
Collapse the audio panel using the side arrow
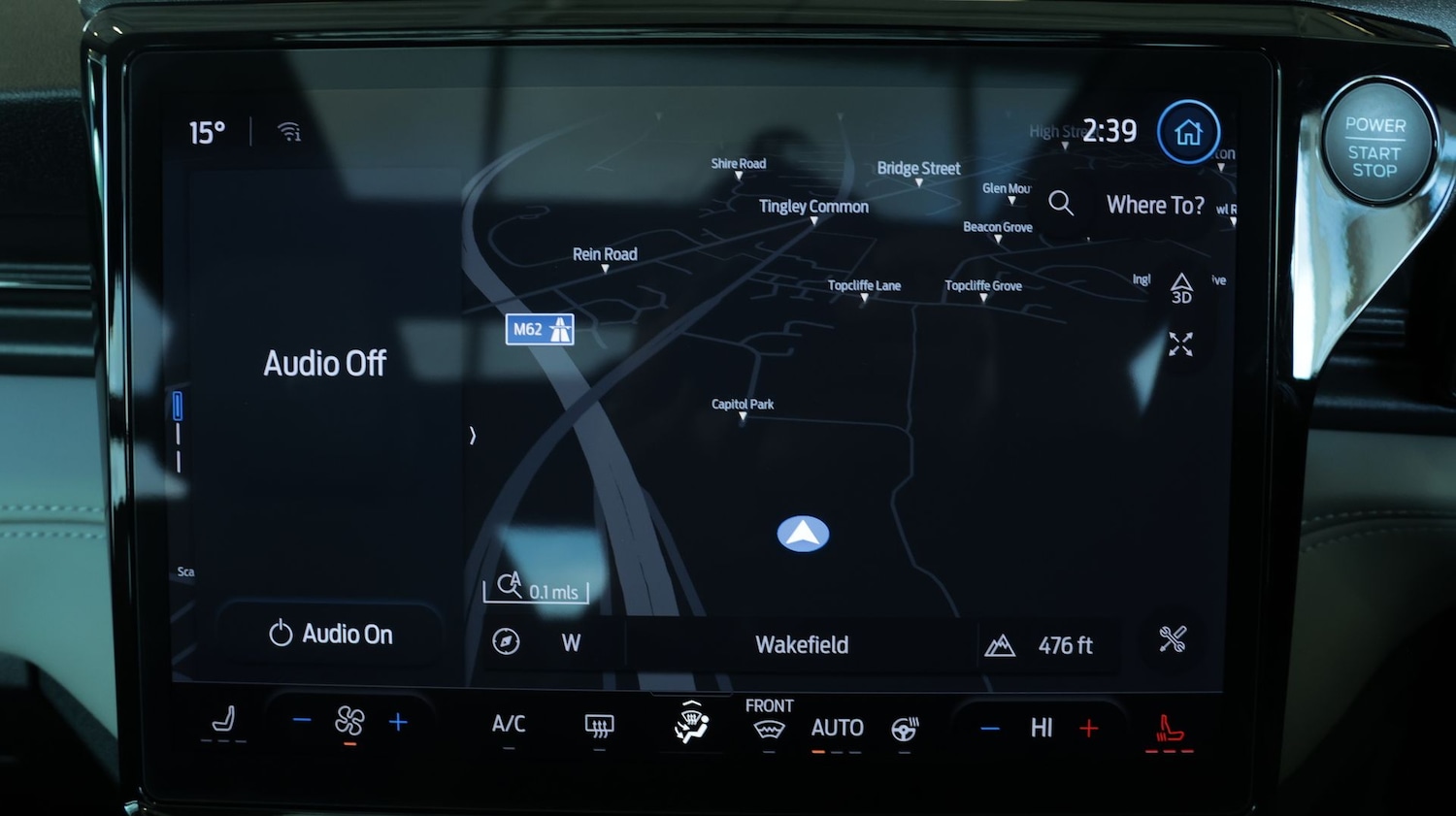pos(473,436)
